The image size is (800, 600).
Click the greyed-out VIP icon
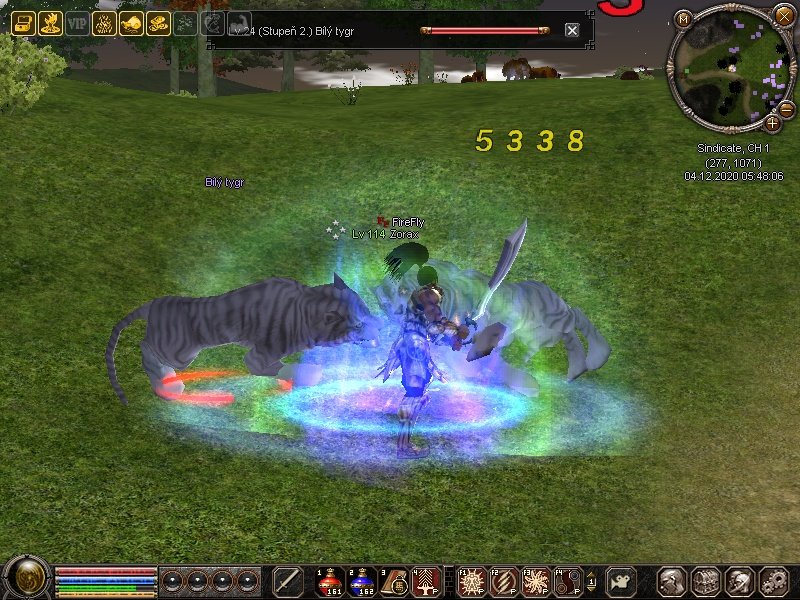pos(77,24)
